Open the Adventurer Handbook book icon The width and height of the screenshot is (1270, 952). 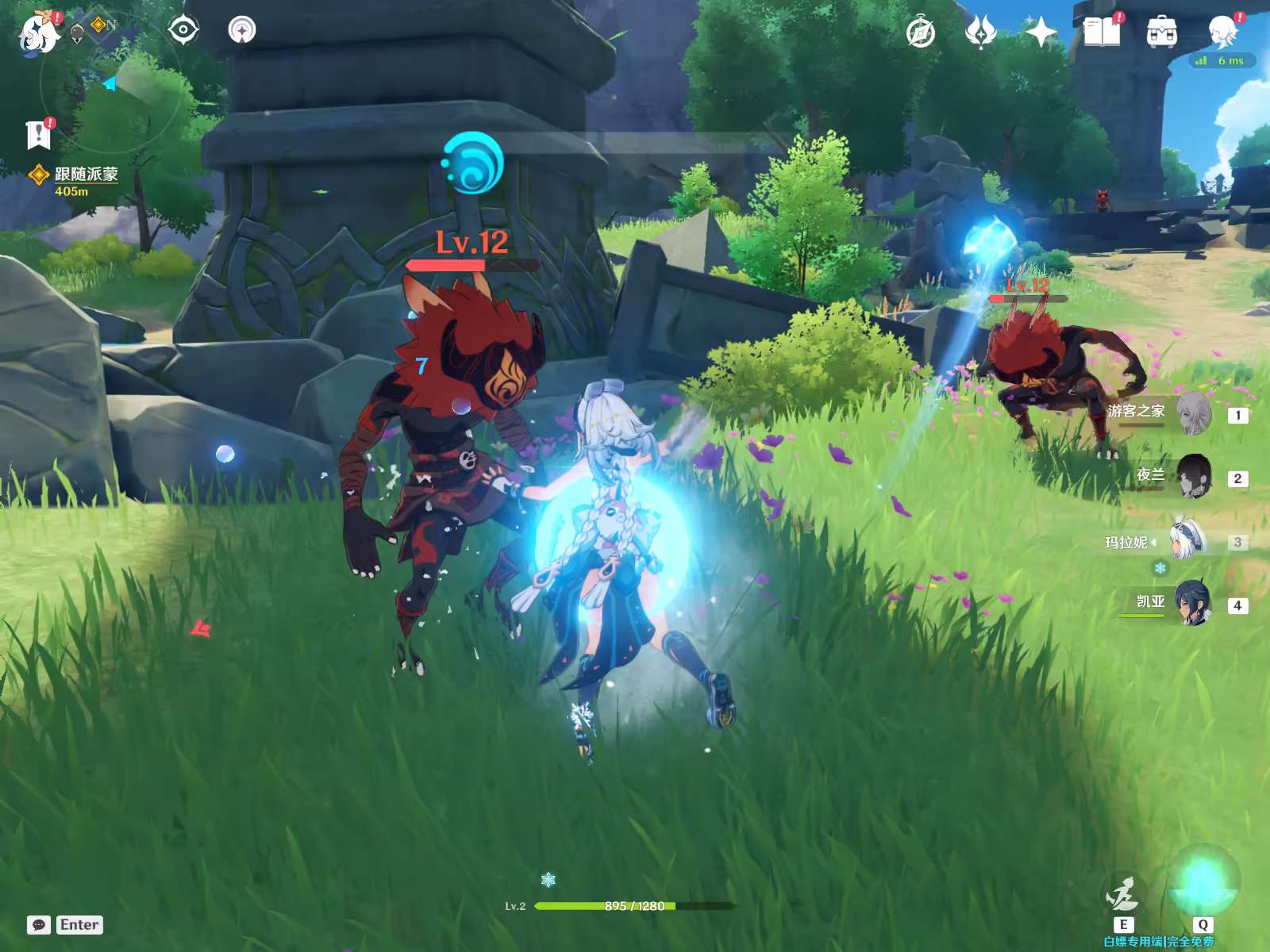[1101, 33]
